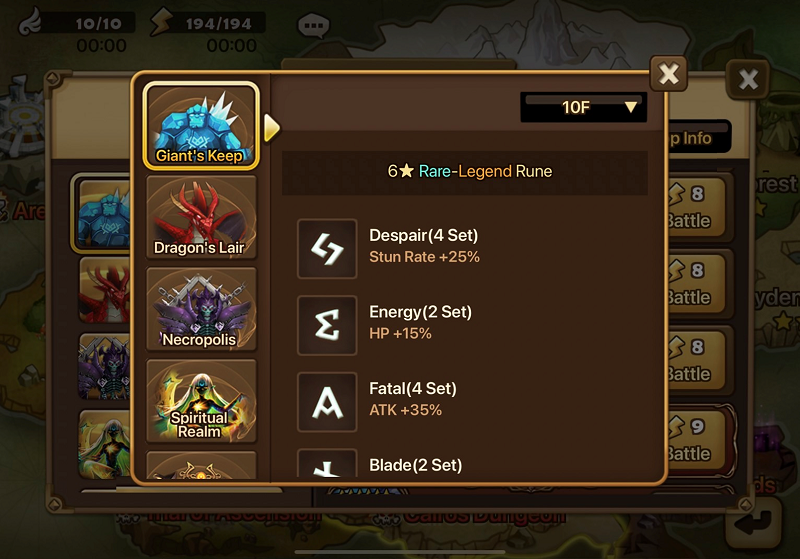
Task: Switch to Dragon's Lair dungeon
Action: (x=200, y=217)
